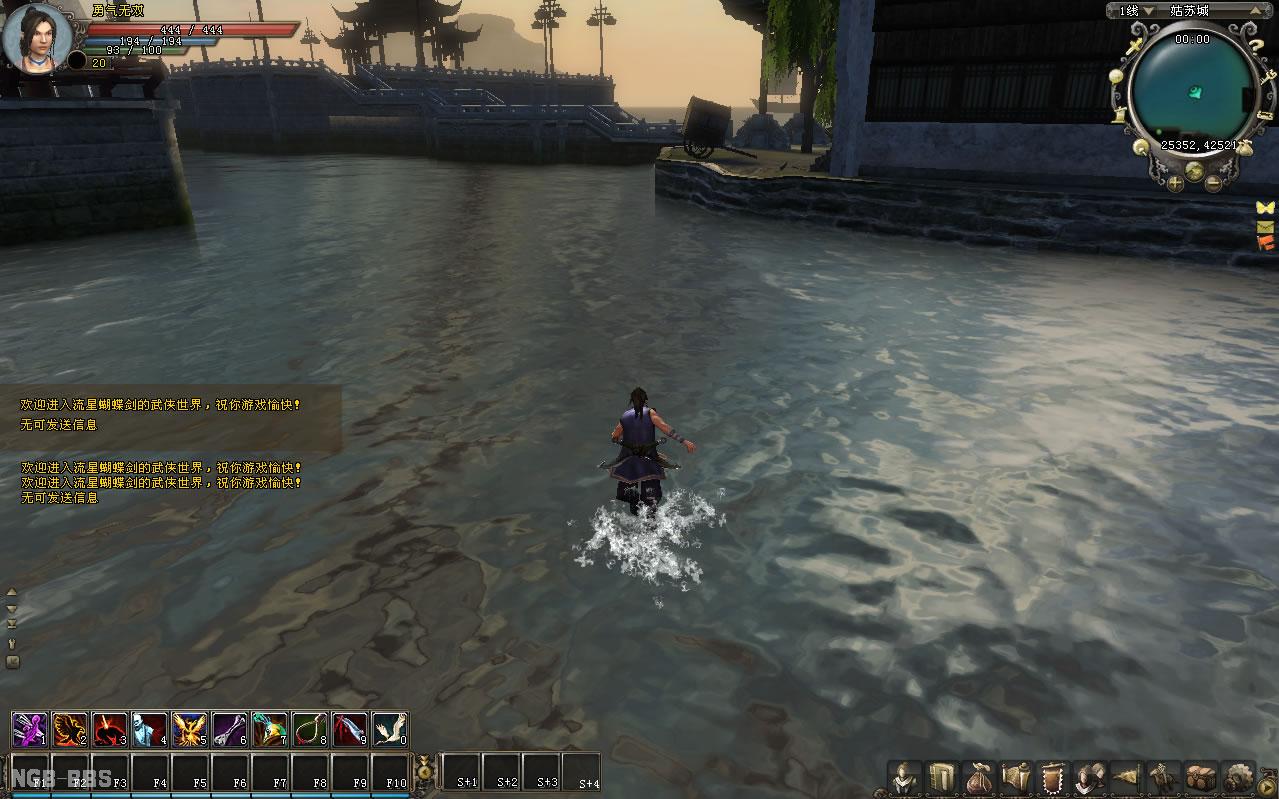The width and height of the screenshot is (1279, 799).
Task: Click the circular minimap
Action: click(x=1191, y=89)
